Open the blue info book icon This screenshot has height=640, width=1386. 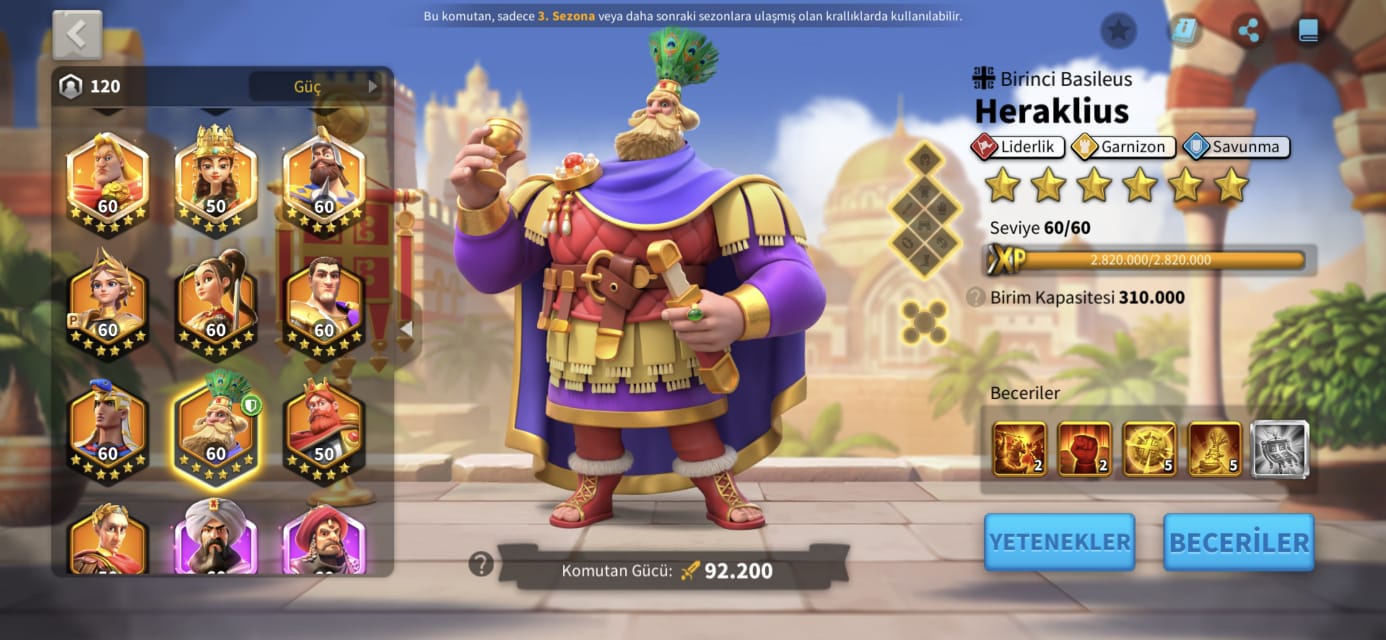1184,31
